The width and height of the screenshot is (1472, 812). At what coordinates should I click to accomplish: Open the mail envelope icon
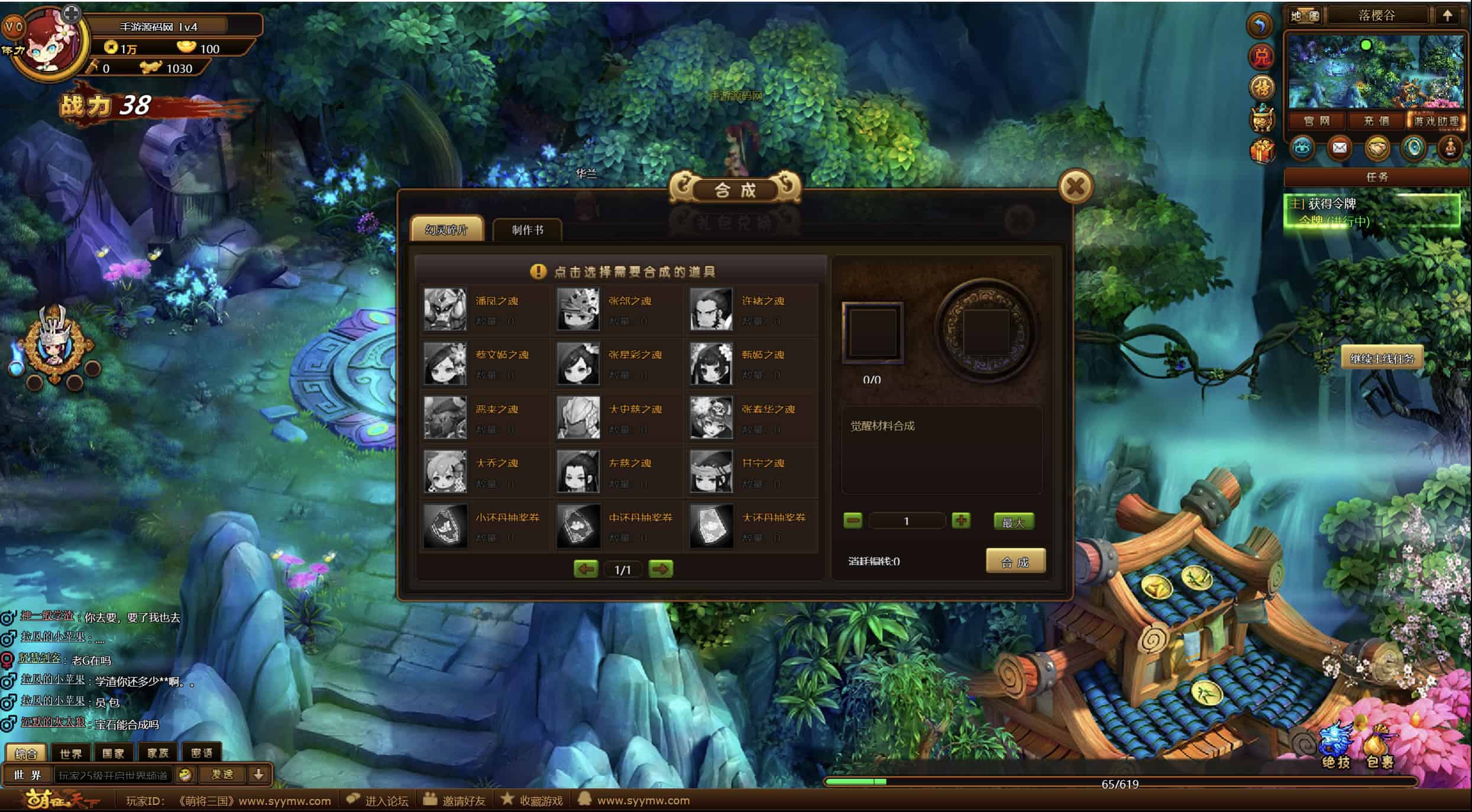[x=1339, y=147]
